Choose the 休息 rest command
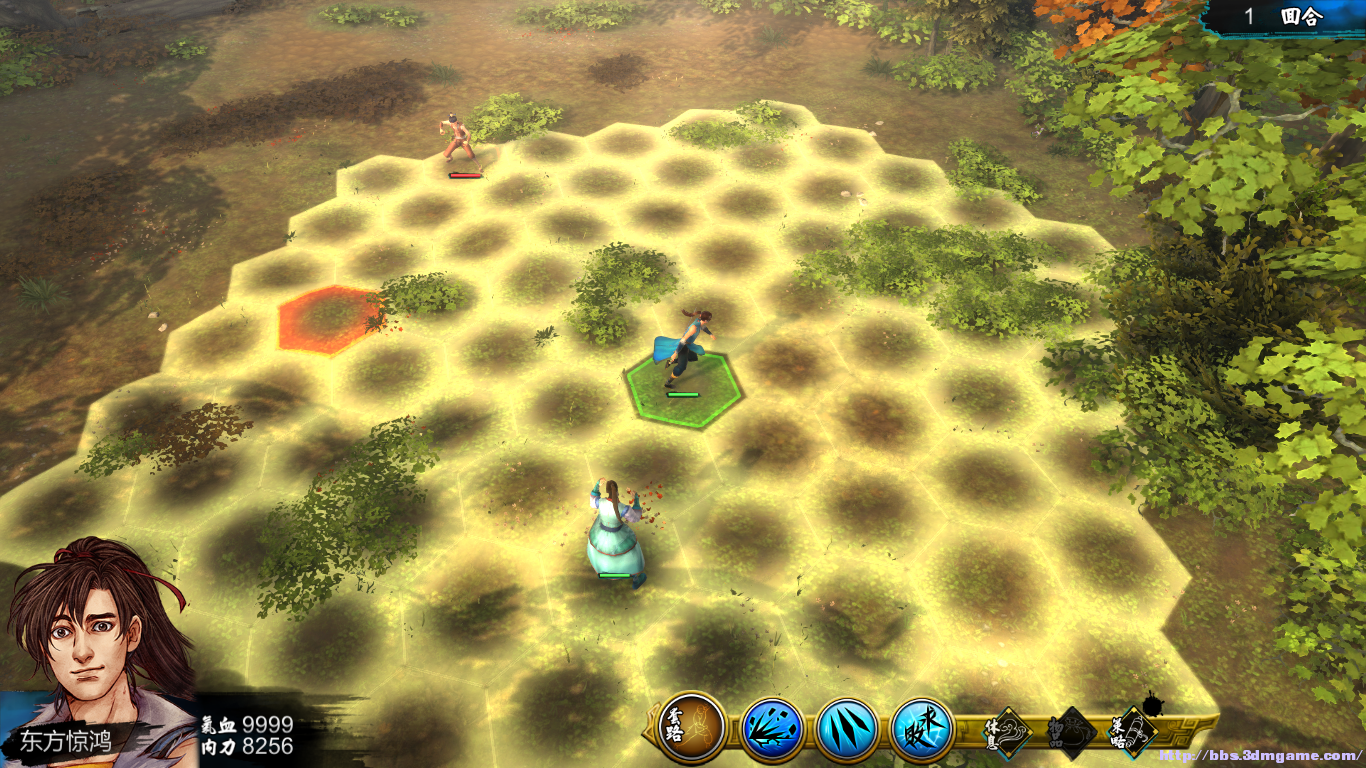 point(1003,733)
